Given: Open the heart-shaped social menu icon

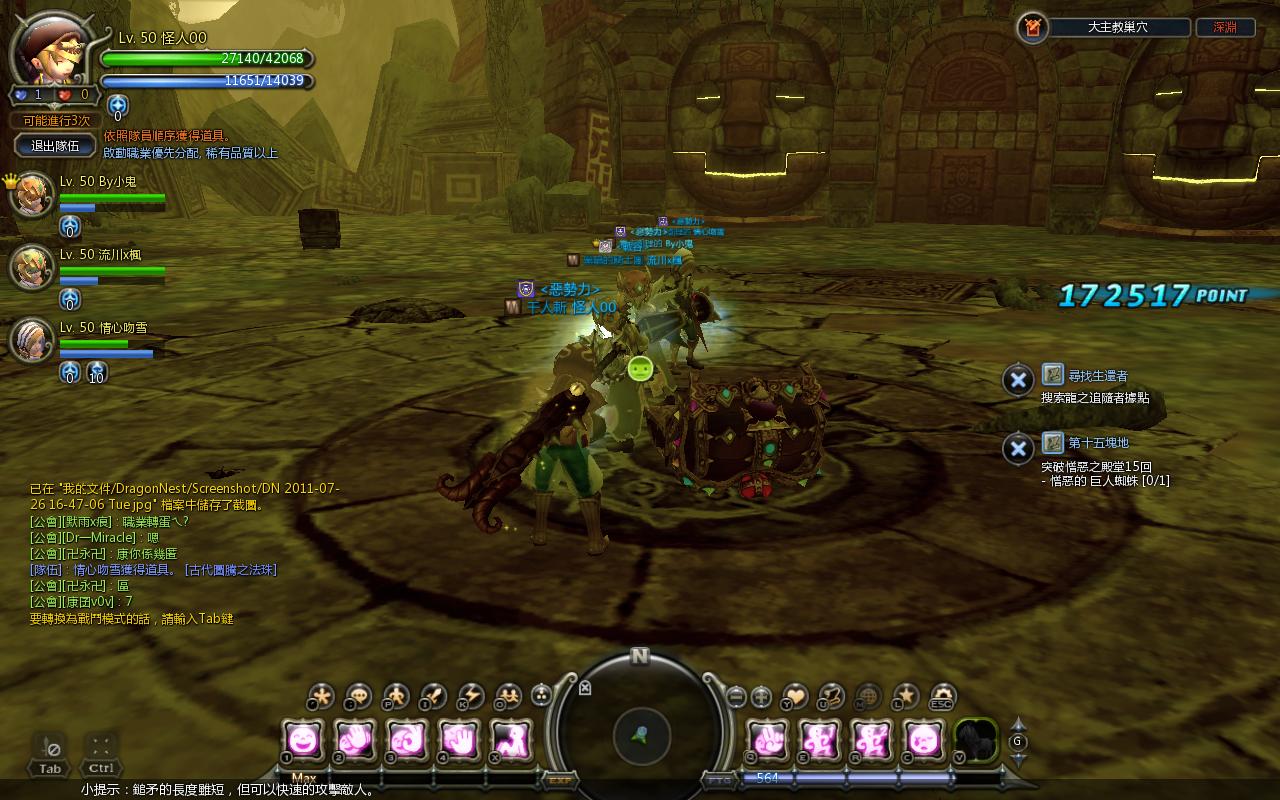Looking at the screenshot, I should [x=795, y=696].
